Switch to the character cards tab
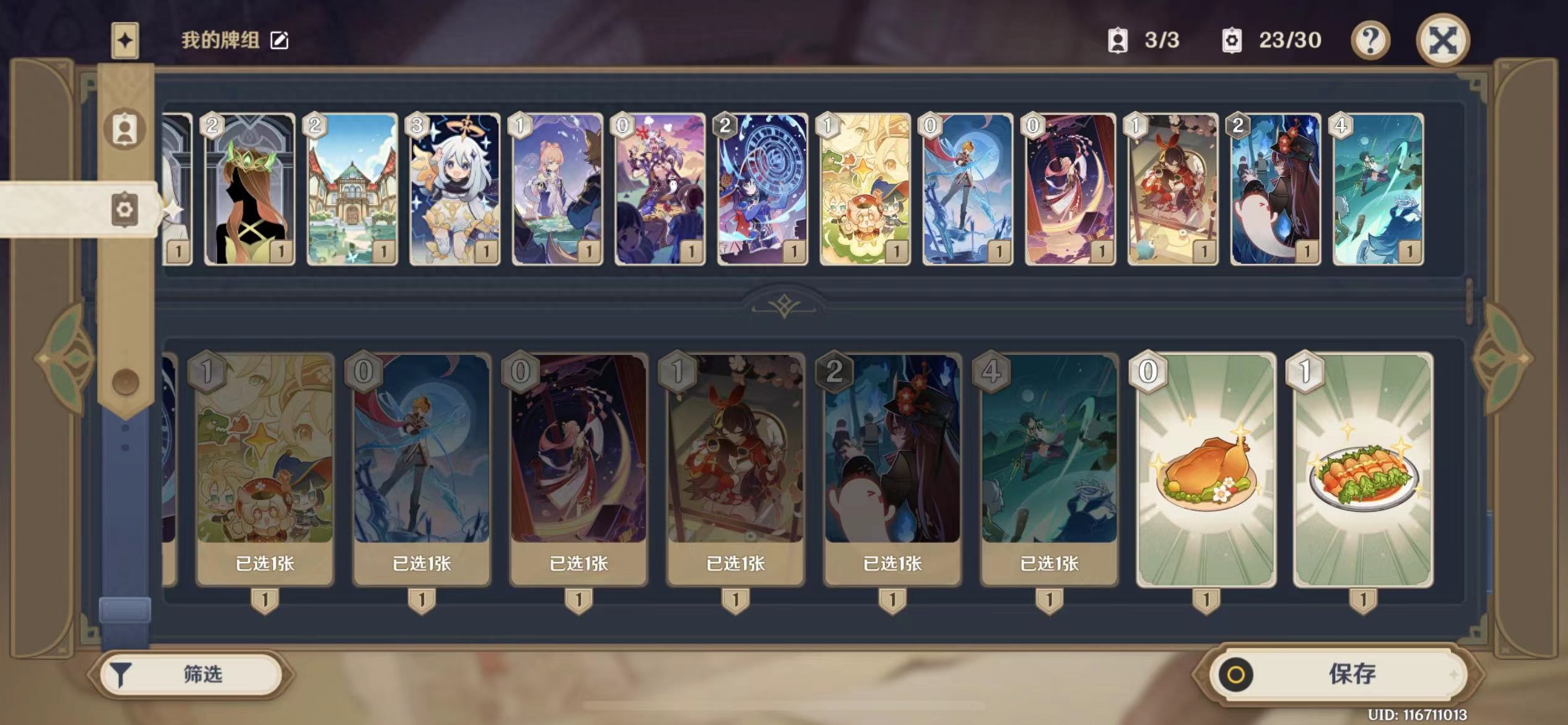The width and height of the screenshot is (1568, 725). click(124, 130)
